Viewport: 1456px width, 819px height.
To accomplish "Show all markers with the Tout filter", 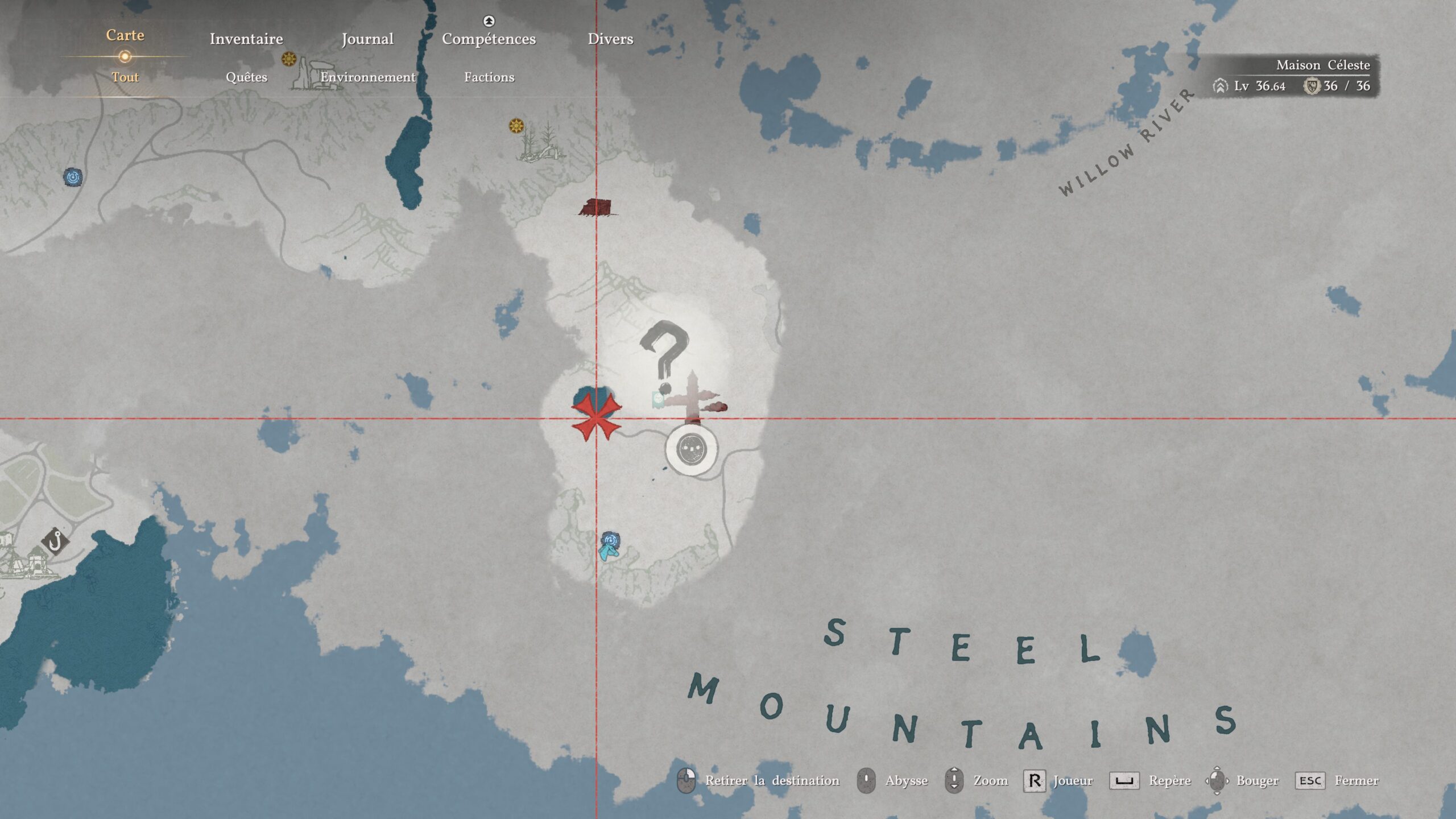I will [125, 77].
